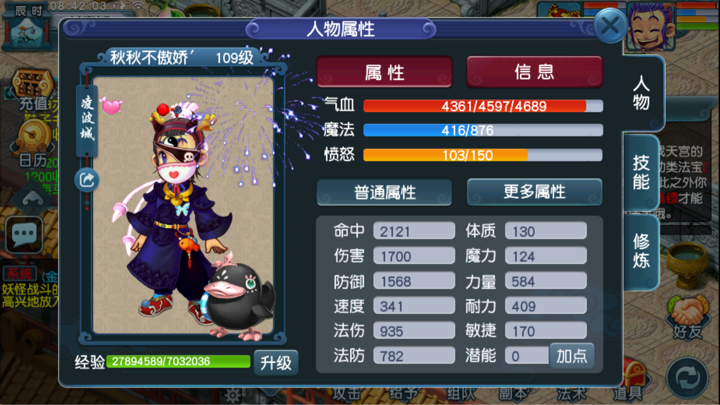
Task: Open the 技能 skills side tab
Action: pyautogui.click(x=641, y=172)
